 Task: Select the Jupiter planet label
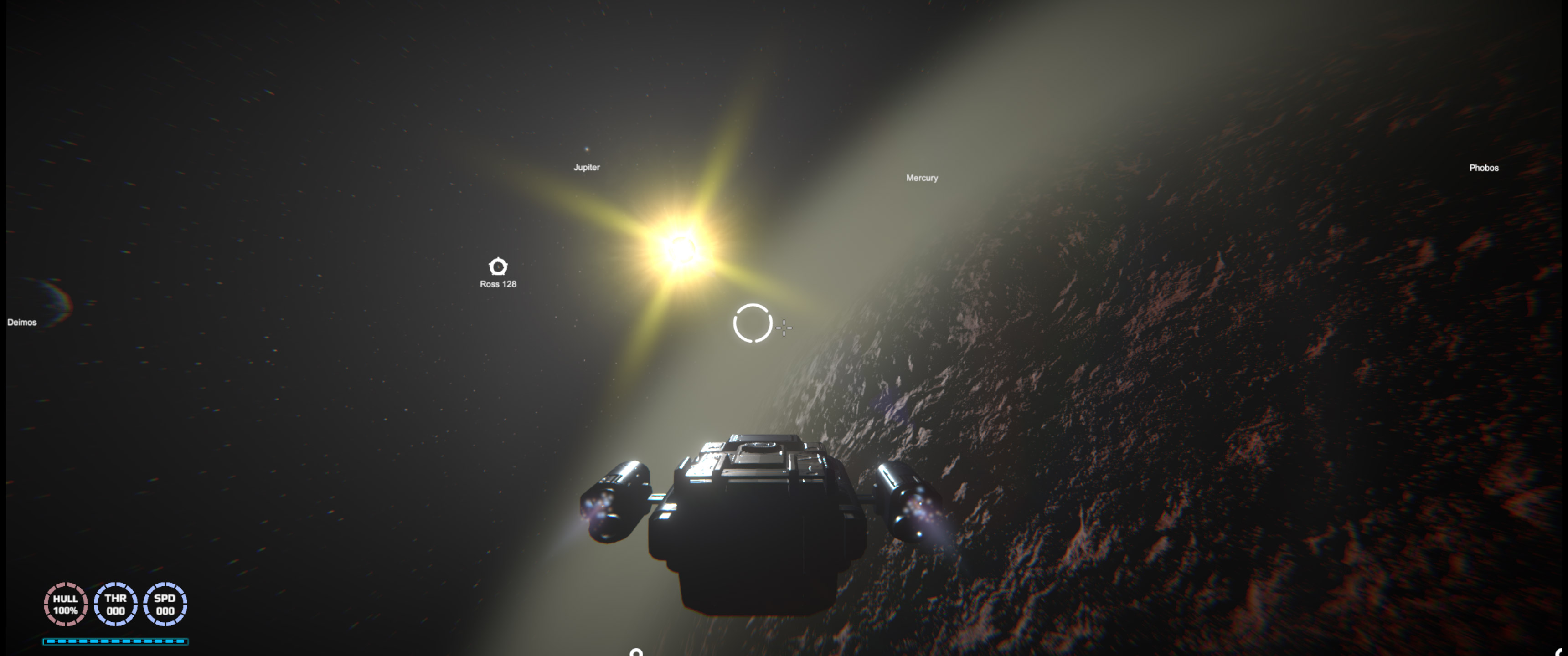(x=587, y=166)
